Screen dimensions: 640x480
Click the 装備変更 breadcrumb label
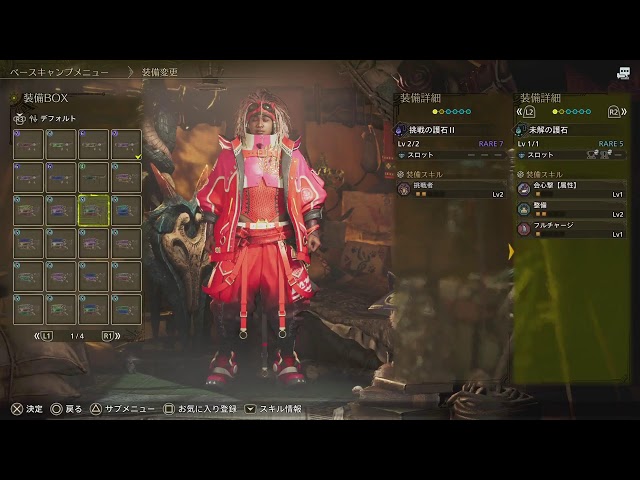coord(160,72)
